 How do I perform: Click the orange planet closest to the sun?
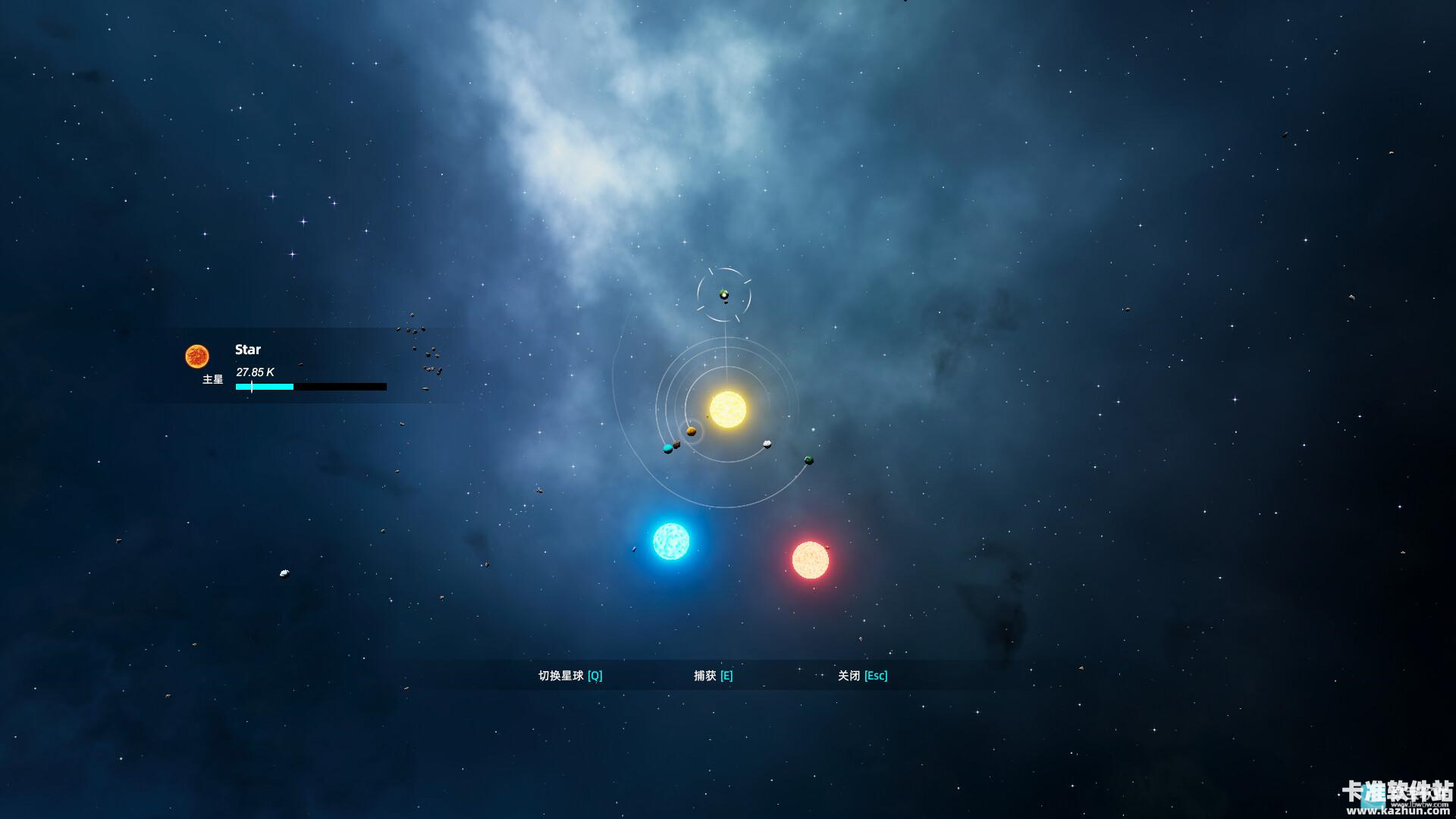691,431
